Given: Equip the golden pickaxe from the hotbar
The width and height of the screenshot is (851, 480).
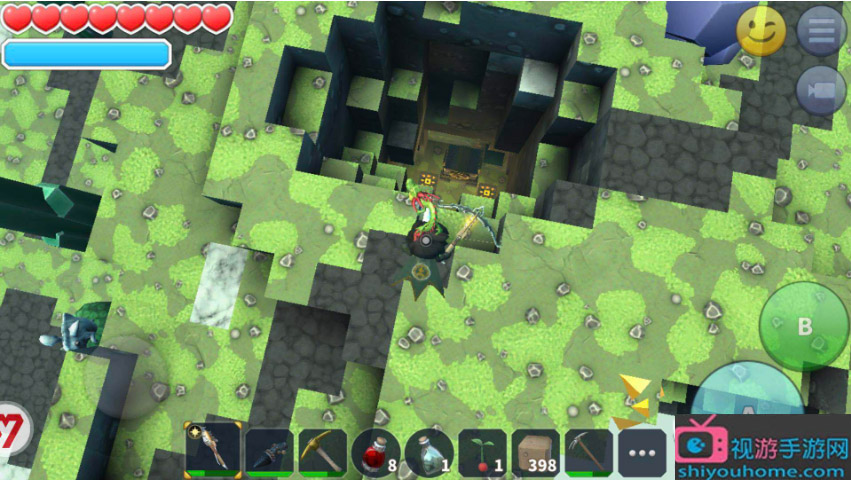Looking at the screenshot, I should (x=321, y=450).
